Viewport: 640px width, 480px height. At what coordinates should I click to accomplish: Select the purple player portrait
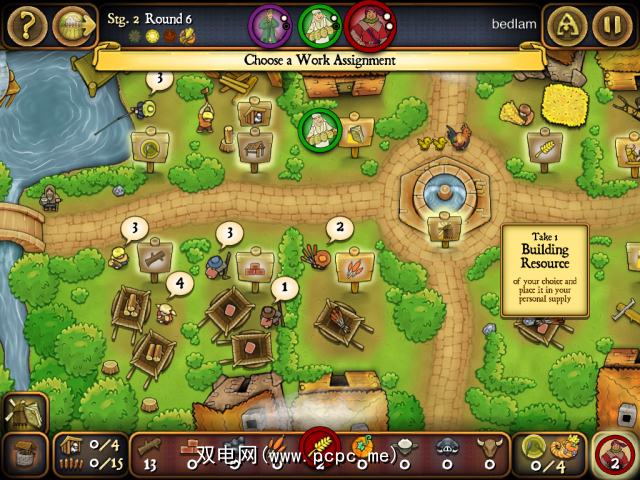(268, 24)
